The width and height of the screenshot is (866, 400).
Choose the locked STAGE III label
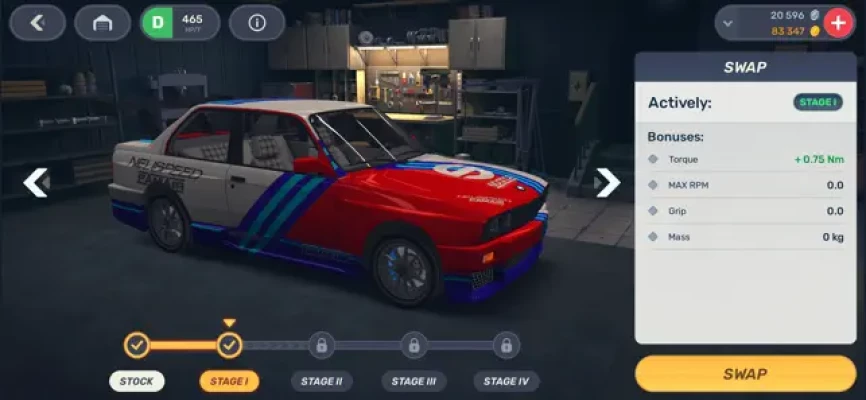click(413, 381)
